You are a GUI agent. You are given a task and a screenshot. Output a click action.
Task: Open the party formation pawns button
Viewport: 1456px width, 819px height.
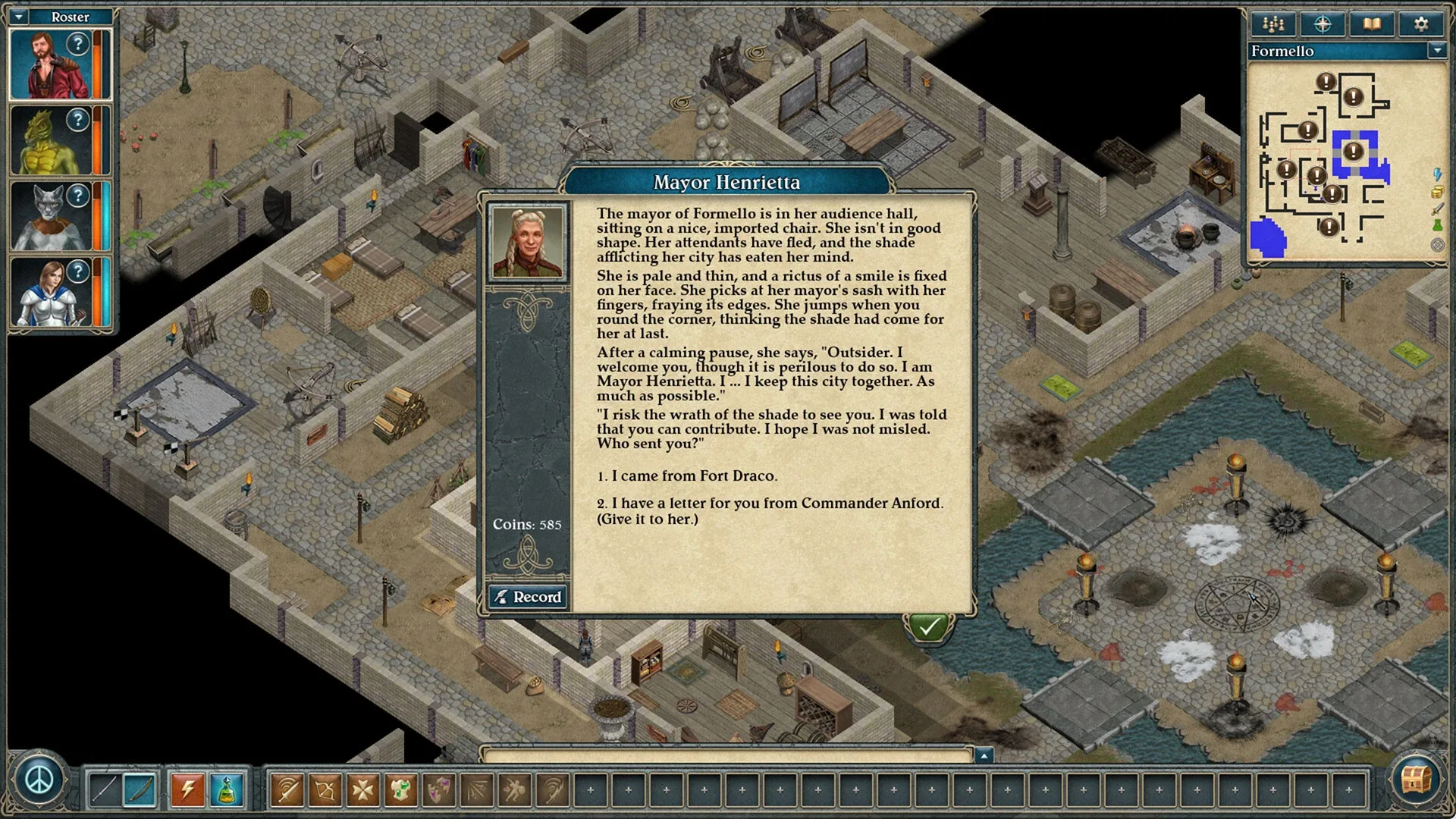click(x=1273, y=24)
